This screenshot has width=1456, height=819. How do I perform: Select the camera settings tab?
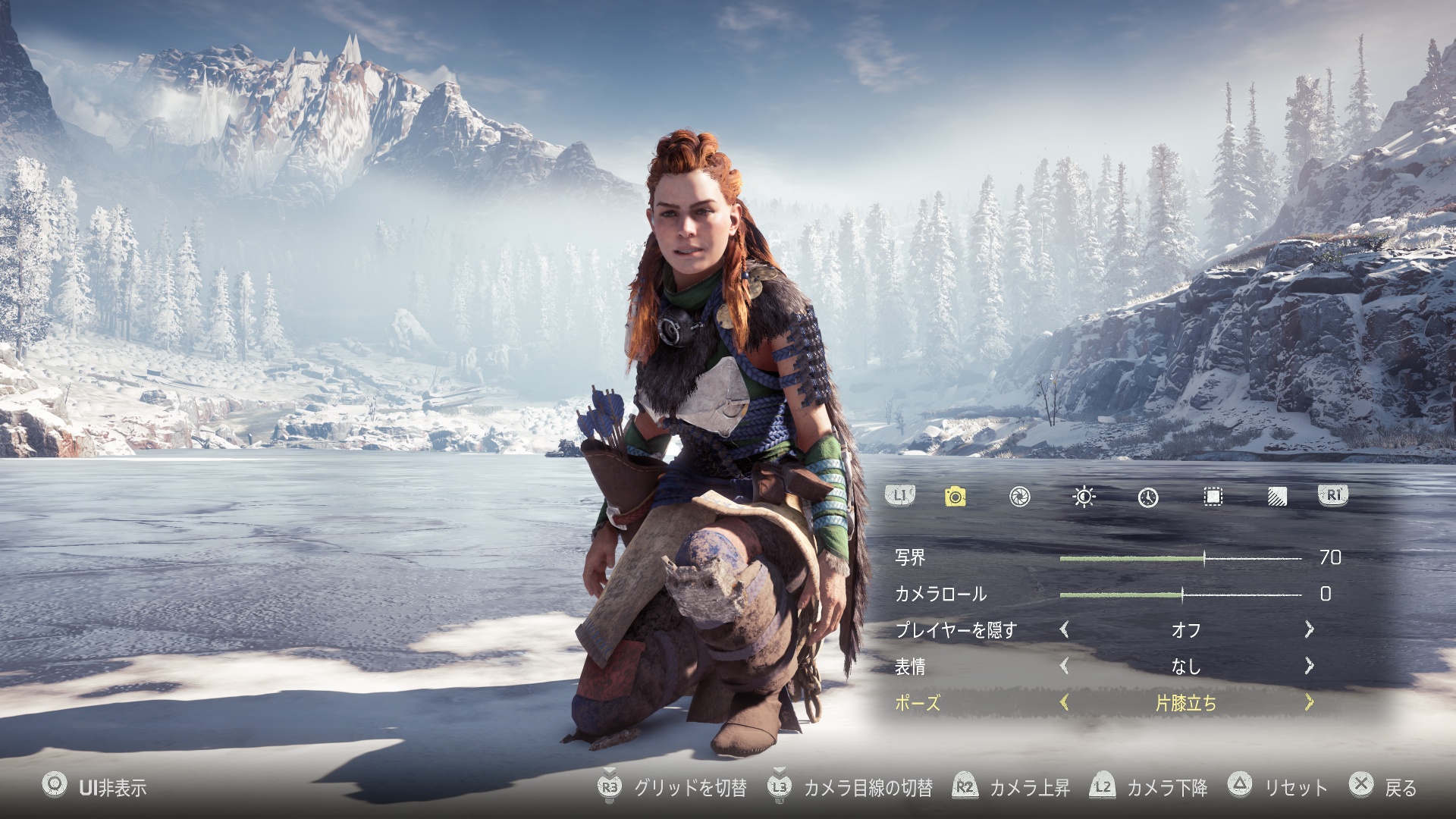pyautogui.click(x=955, y=497)
